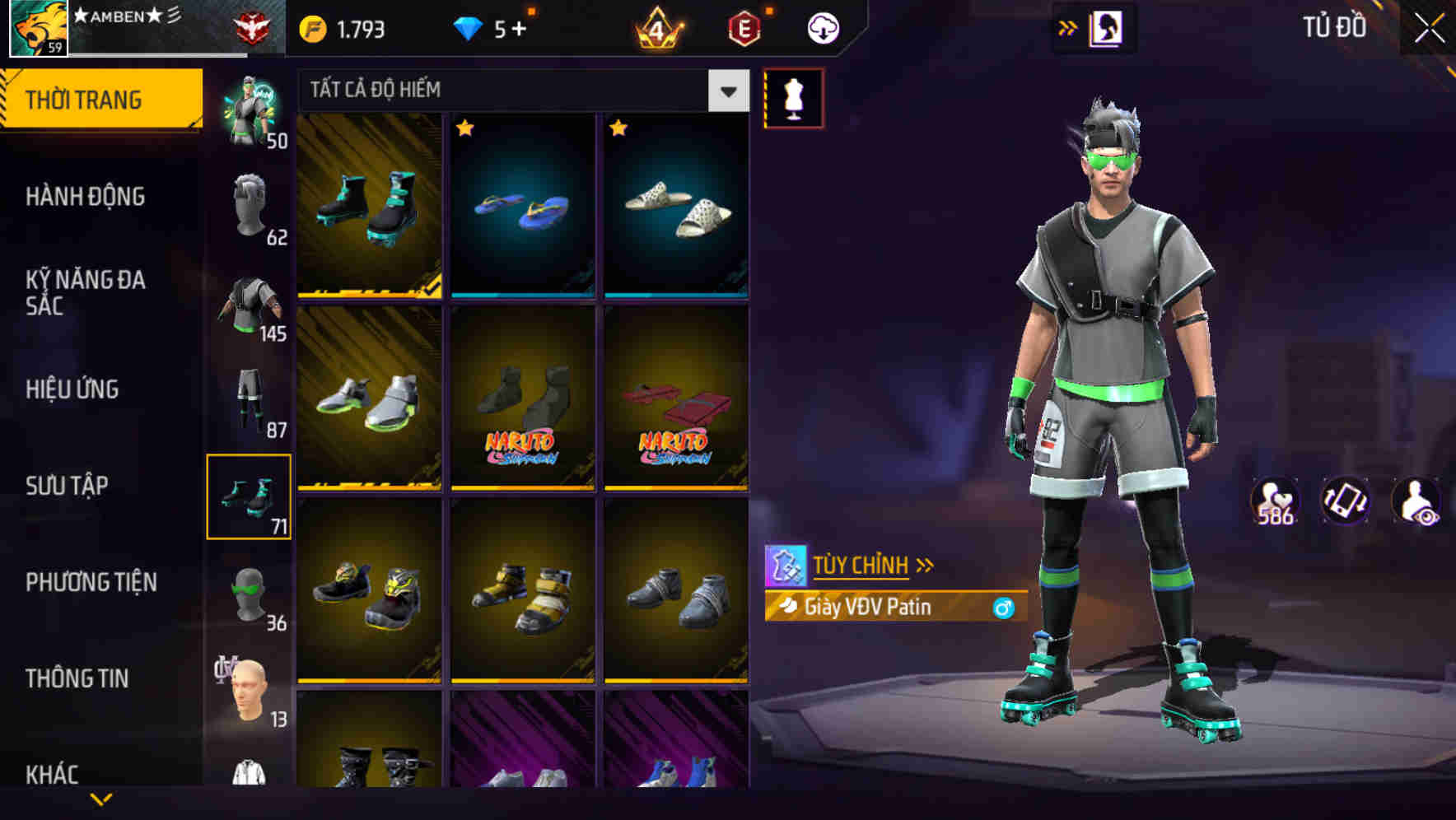Open the HIỆU ỨNG effects section
The image size is (1456, 820).
click(72, 389)
